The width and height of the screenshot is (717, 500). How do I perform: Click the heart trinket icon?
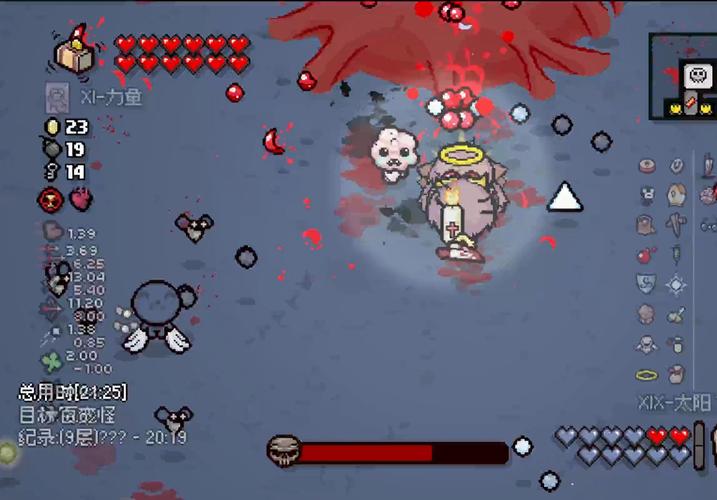pyautogui.click(x=80, y=199)
